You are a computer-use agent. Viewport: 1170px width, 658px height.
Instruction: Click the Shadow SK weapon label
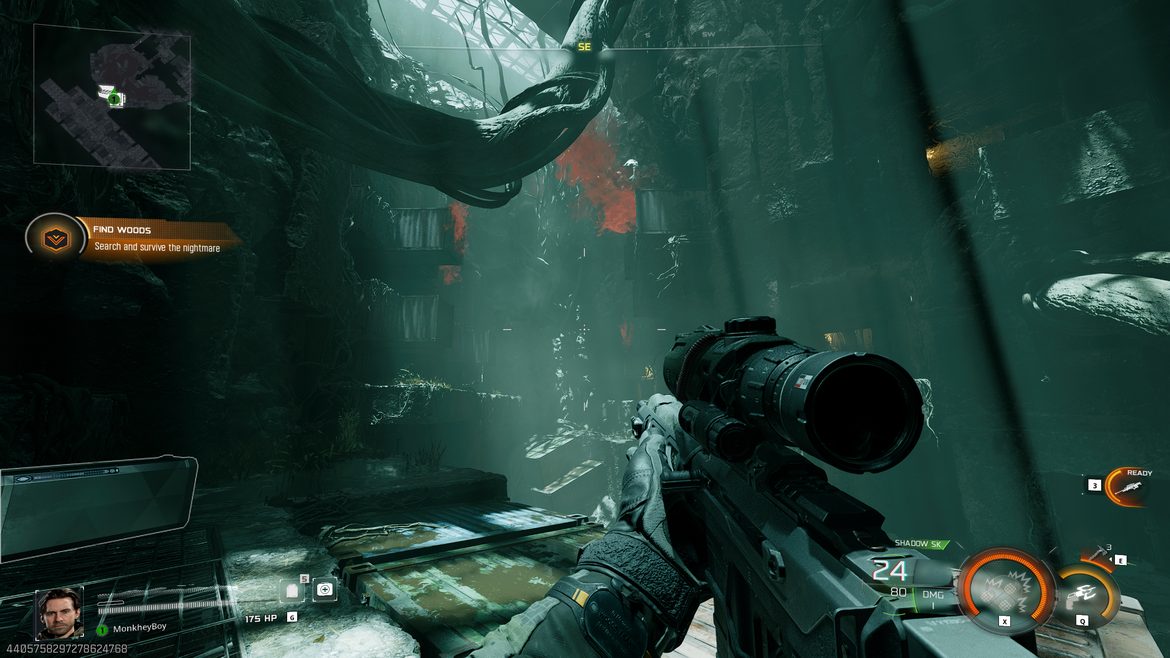click(920, 544)
